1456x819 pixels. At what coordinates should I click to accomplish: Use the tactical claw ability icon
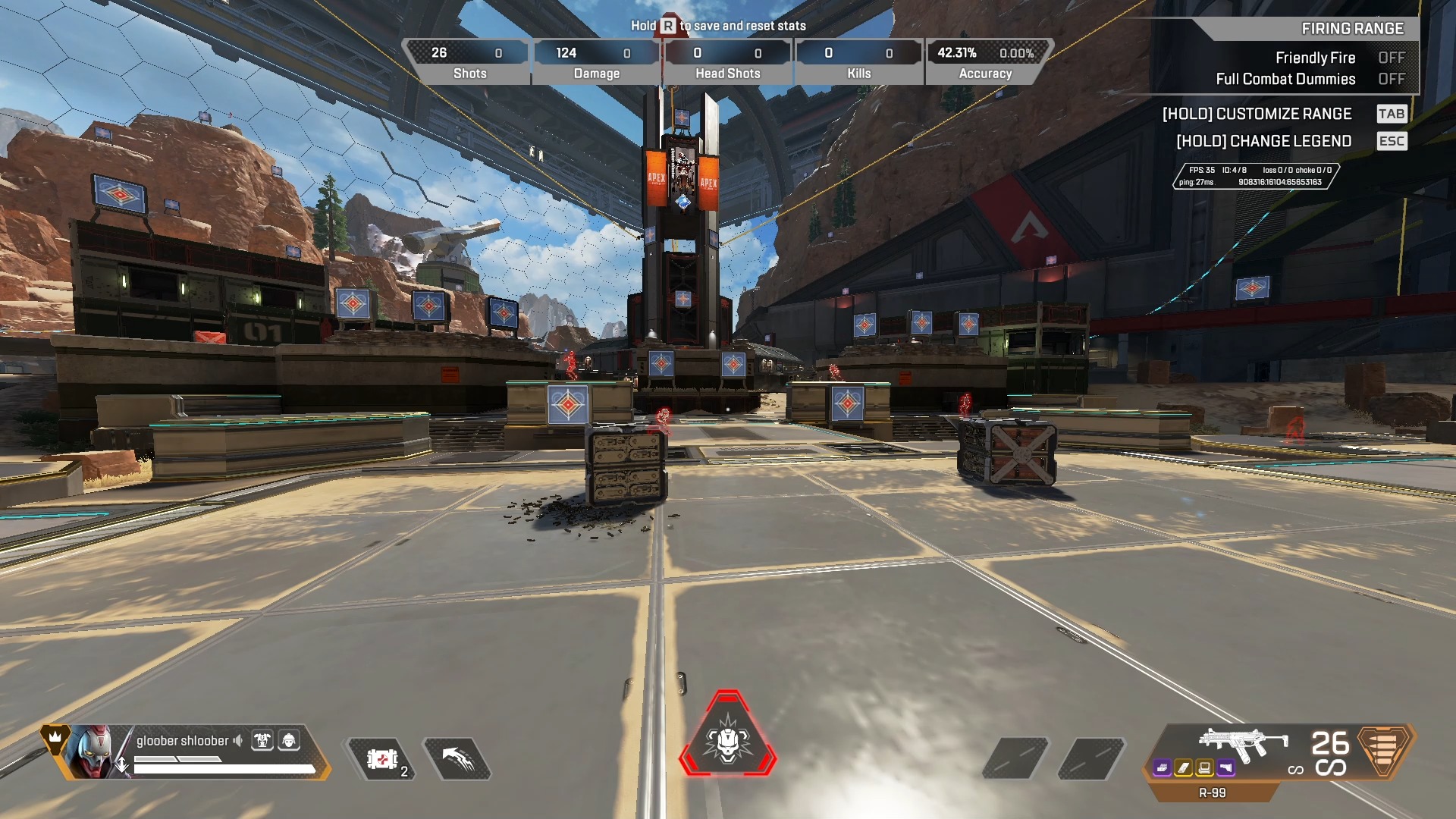[x=457, y=758]
